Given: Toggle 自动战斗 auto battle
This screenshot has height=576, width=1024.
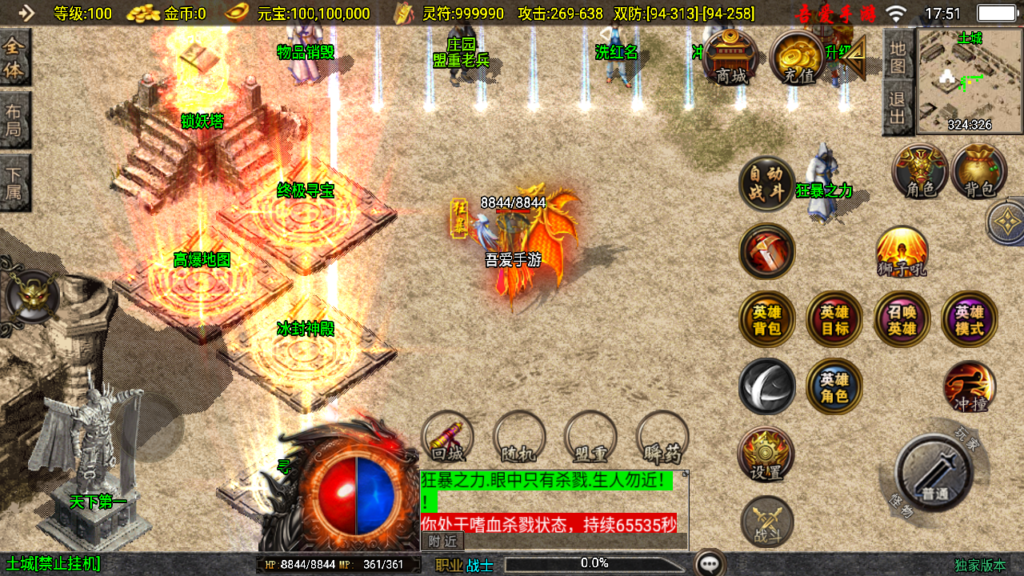Looking at the screenshot, I should click(767, 184).
